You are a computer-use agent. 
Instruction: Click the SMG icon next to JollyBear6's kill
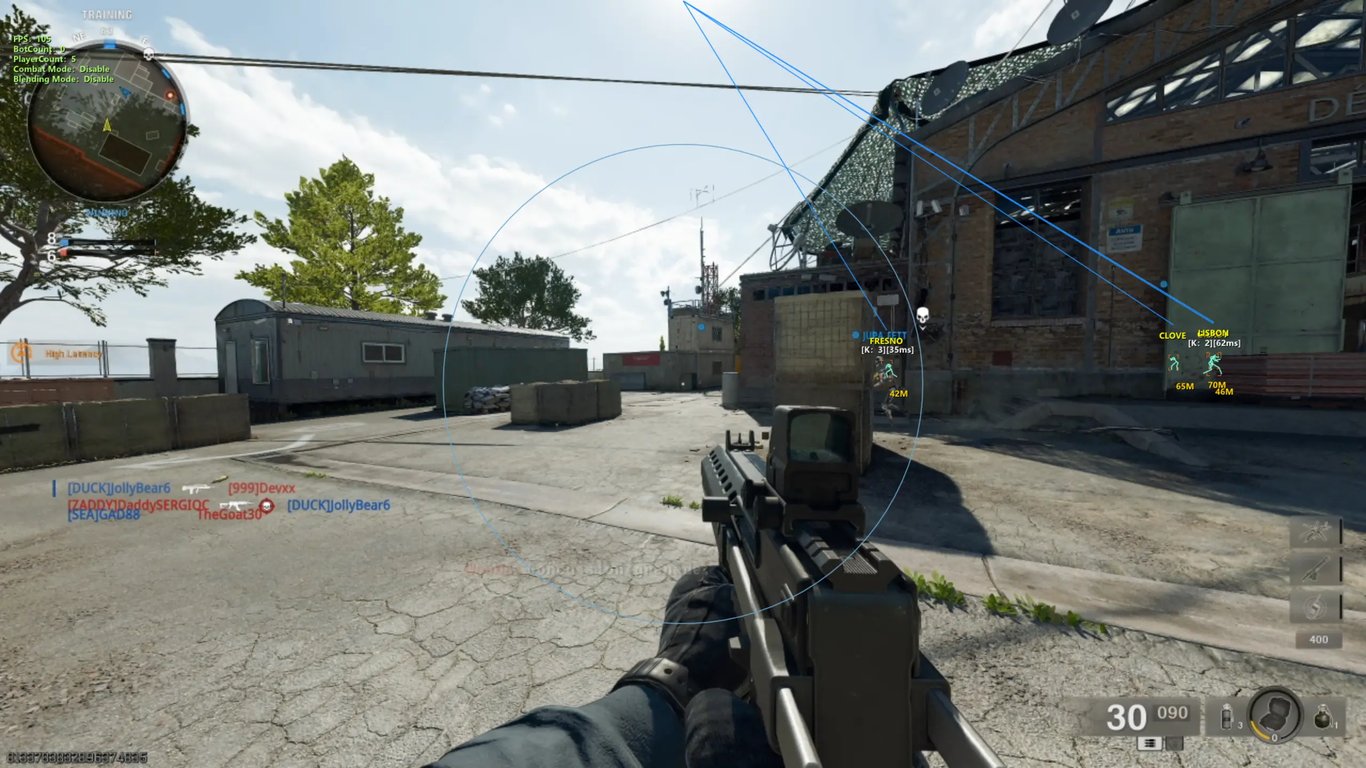click(x=197, y=488)
